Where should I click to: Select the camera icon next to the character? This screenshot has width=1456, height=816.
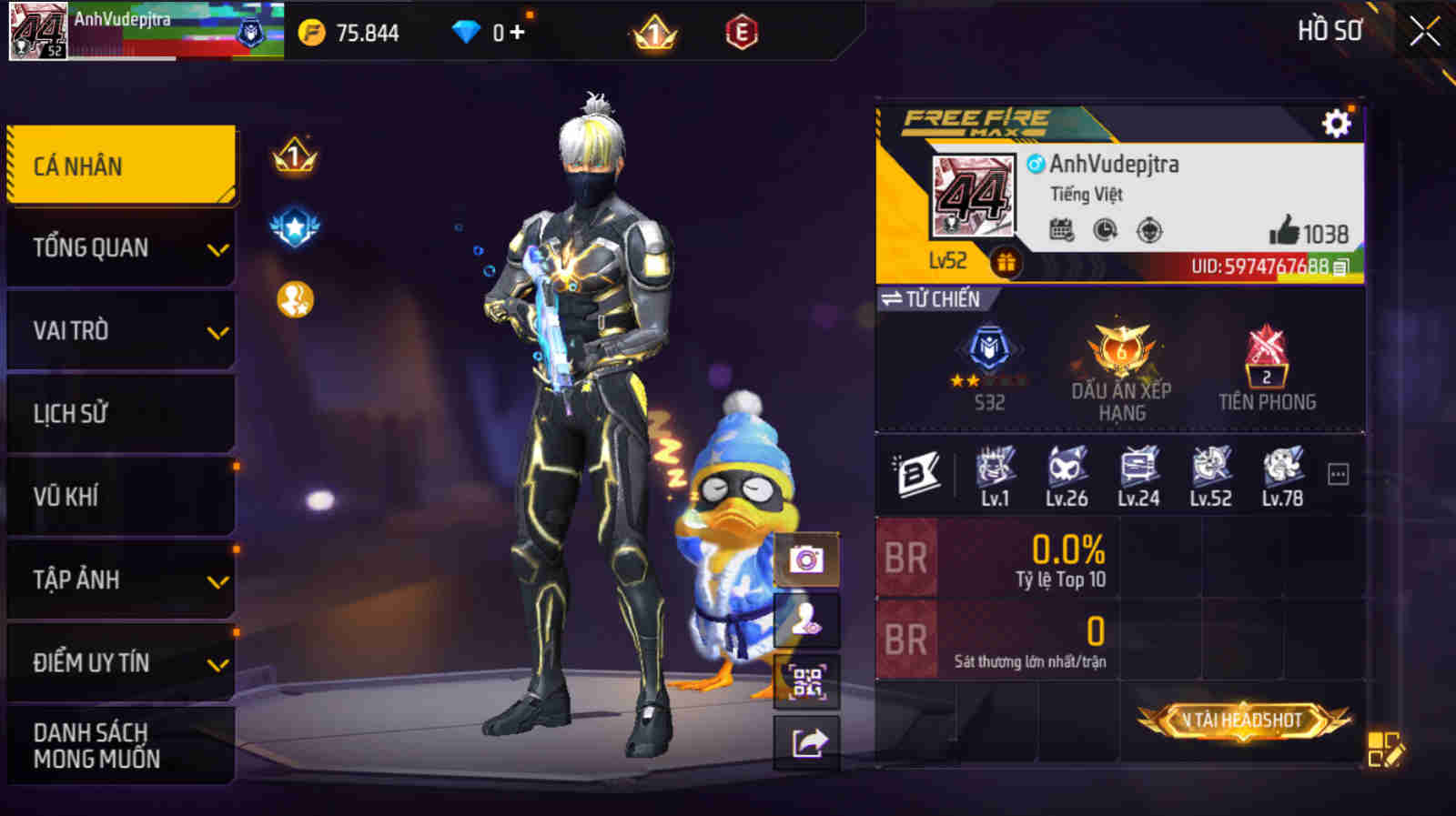[806, 560]
